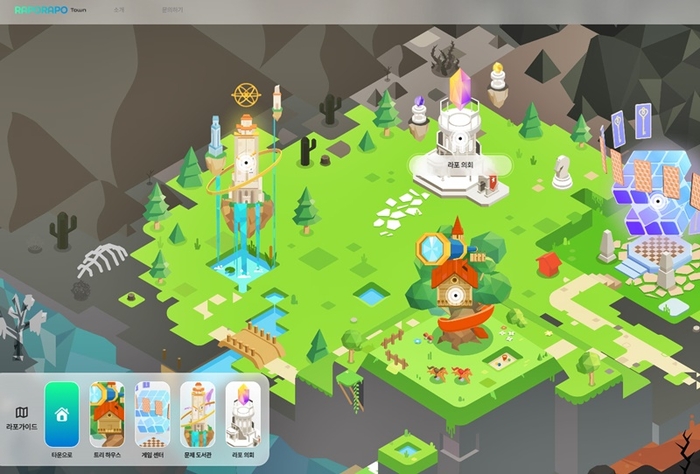Open the 소개 page link
Viewport: 700px width, 474px height.
(120, 11)
